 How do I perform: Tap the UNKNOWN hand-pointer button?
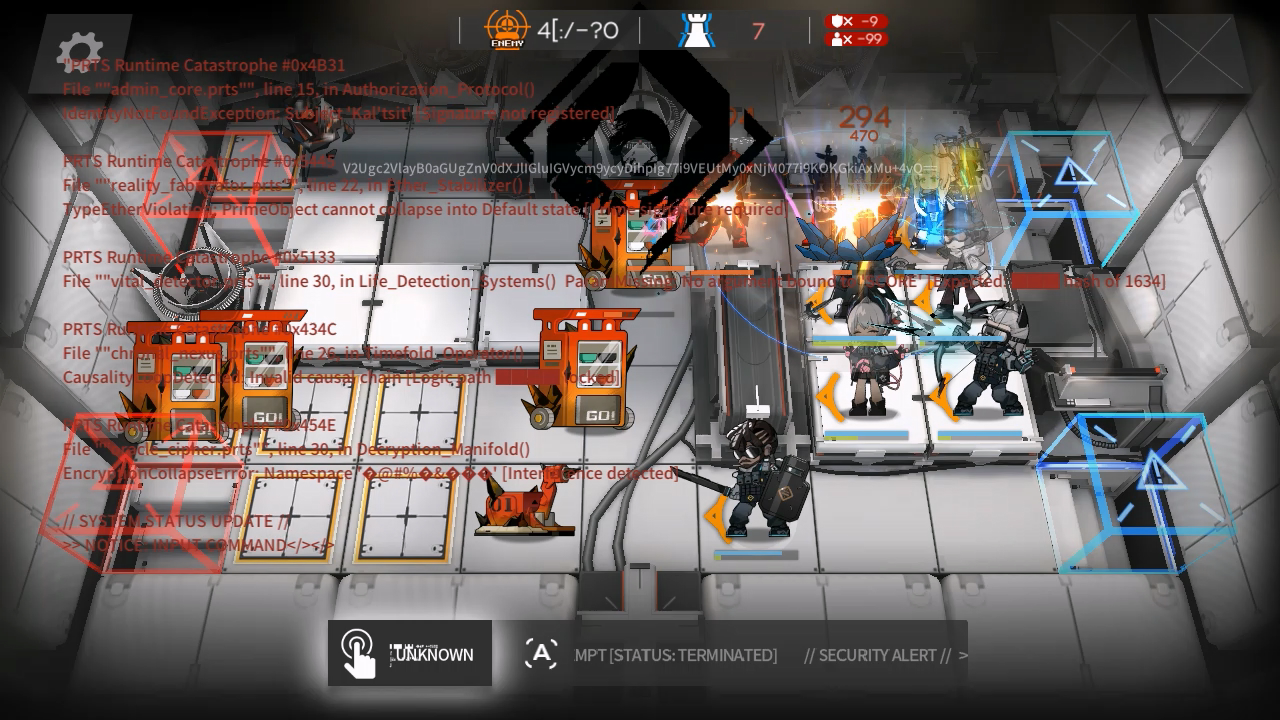pyautogui.click(x=409, y=654)
